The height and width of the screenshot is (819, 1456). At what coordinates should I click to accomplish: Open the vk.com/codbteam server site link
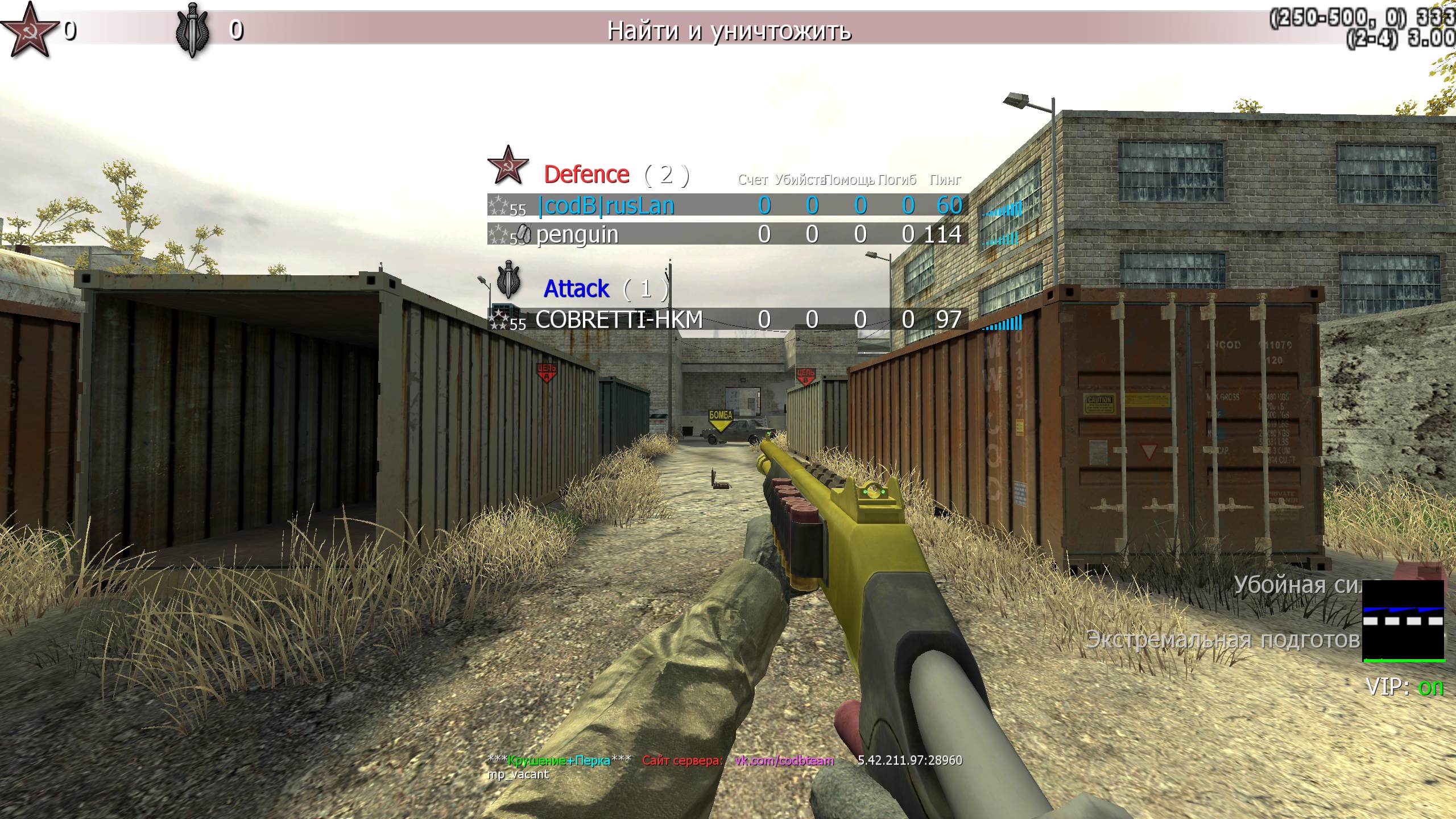coord(784,760)
